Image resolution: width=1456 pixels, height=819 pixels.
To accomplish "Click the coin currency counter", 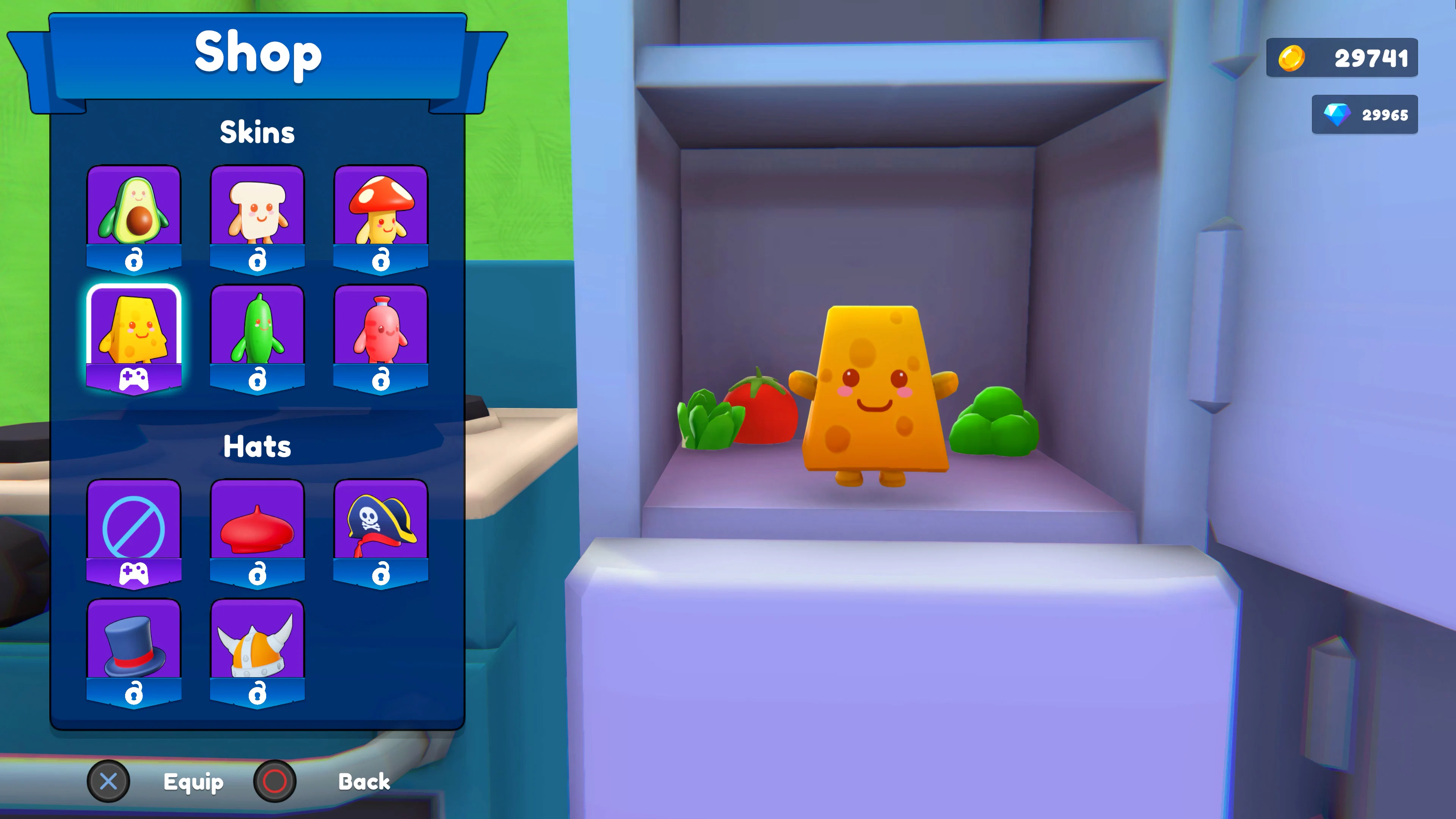I will pos(1342,57).
